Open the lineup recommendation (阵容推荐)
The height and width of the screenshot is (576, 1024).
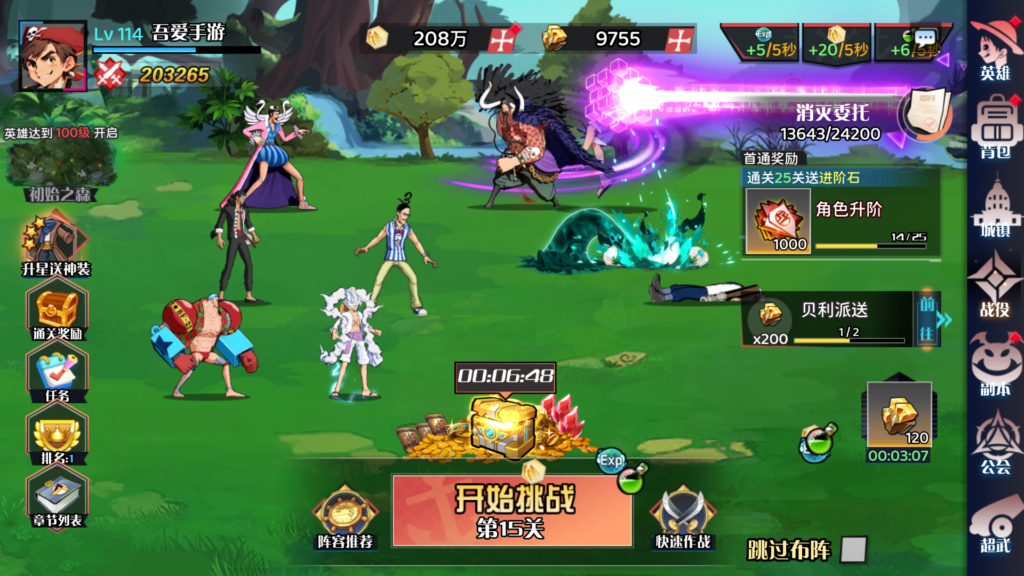[345, 515]
